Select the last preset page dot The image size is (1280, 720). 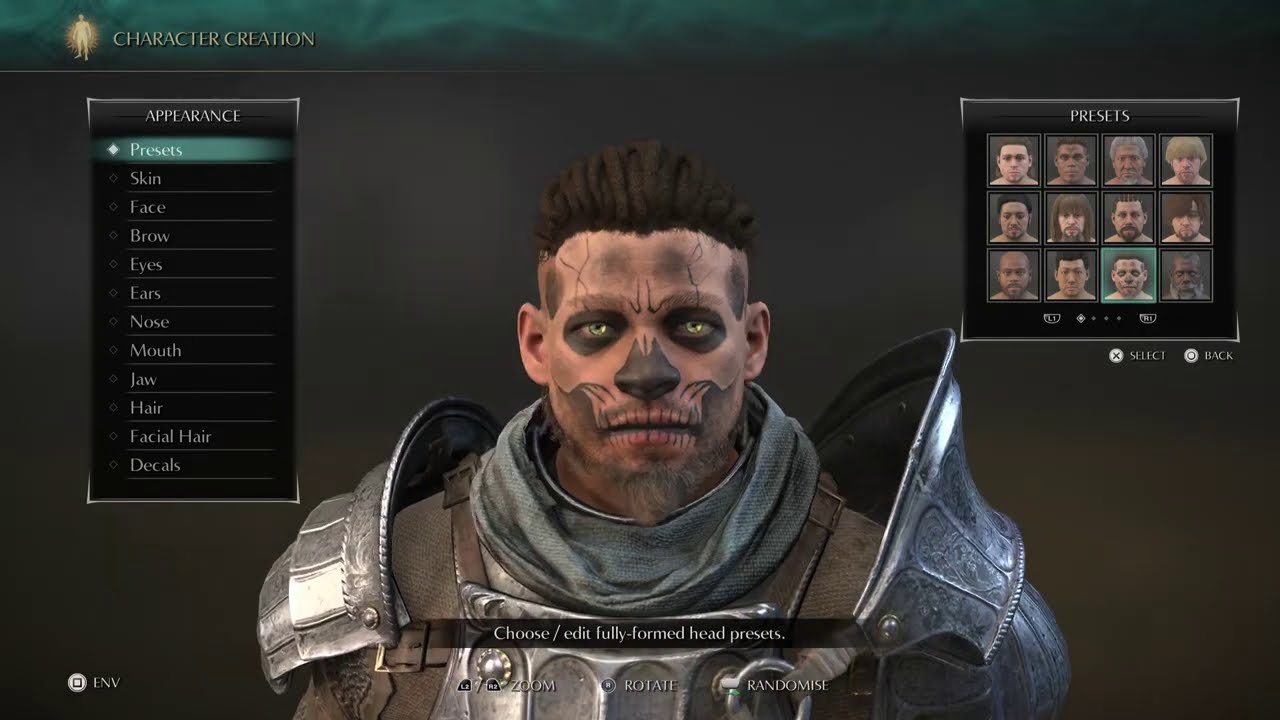coord(1119,319)
